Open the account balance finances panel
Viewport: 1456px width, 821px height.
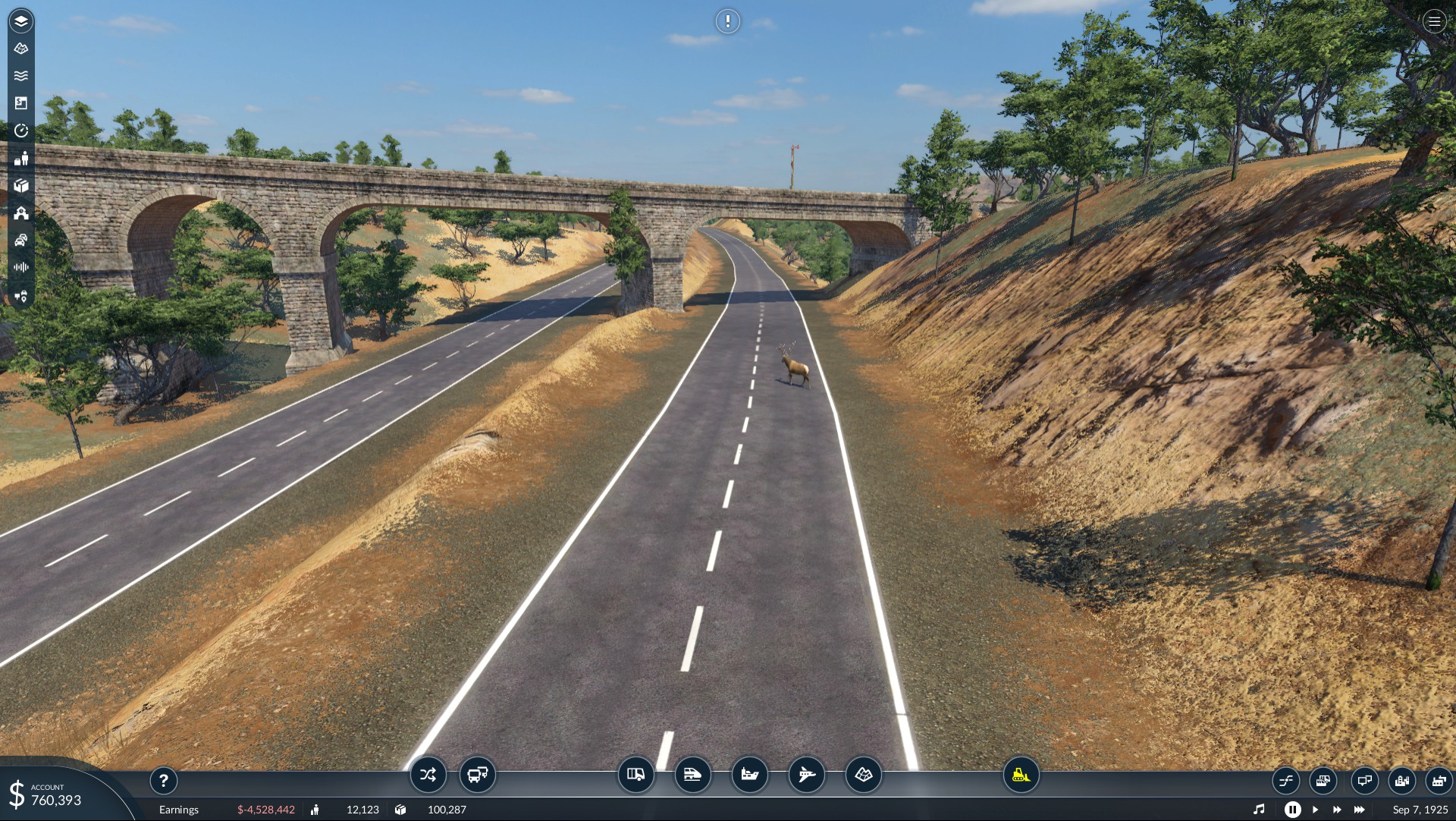(x=53, y=795)
